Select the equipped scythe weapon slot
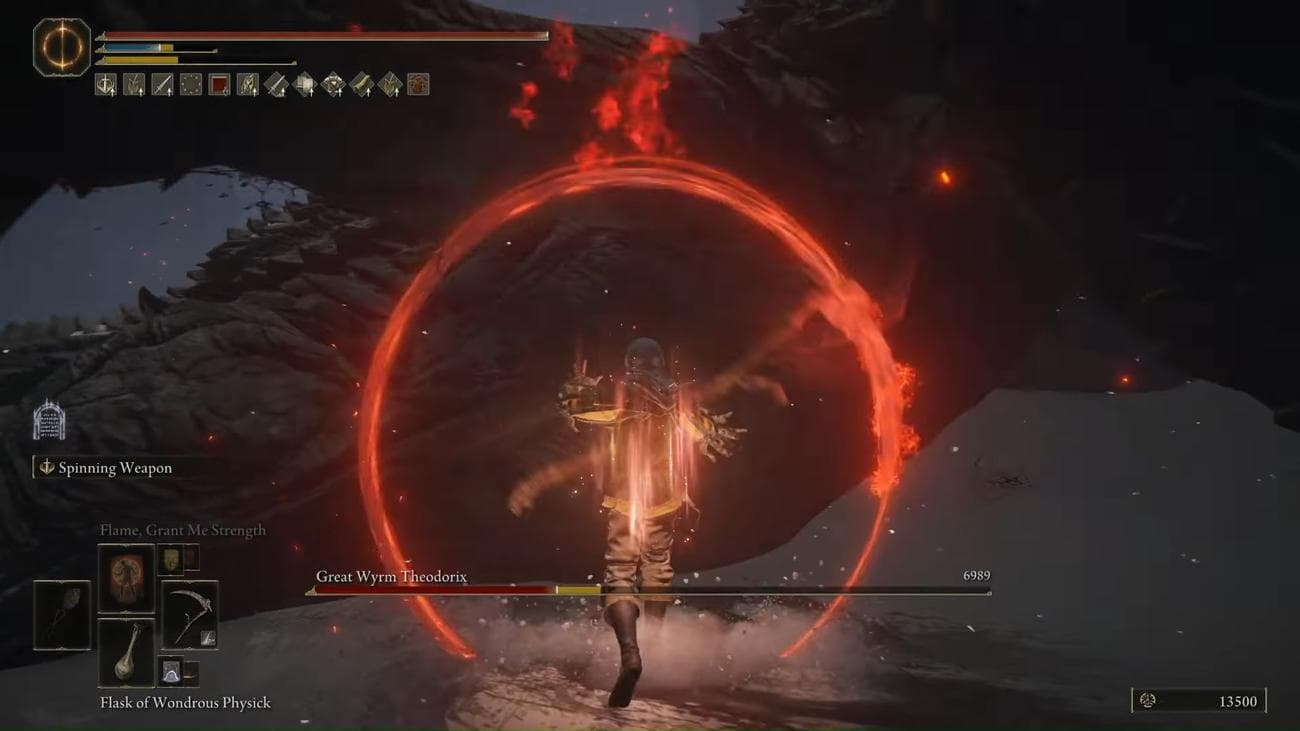The width and height of the screenshot is (1300, 731). (190, 614)
